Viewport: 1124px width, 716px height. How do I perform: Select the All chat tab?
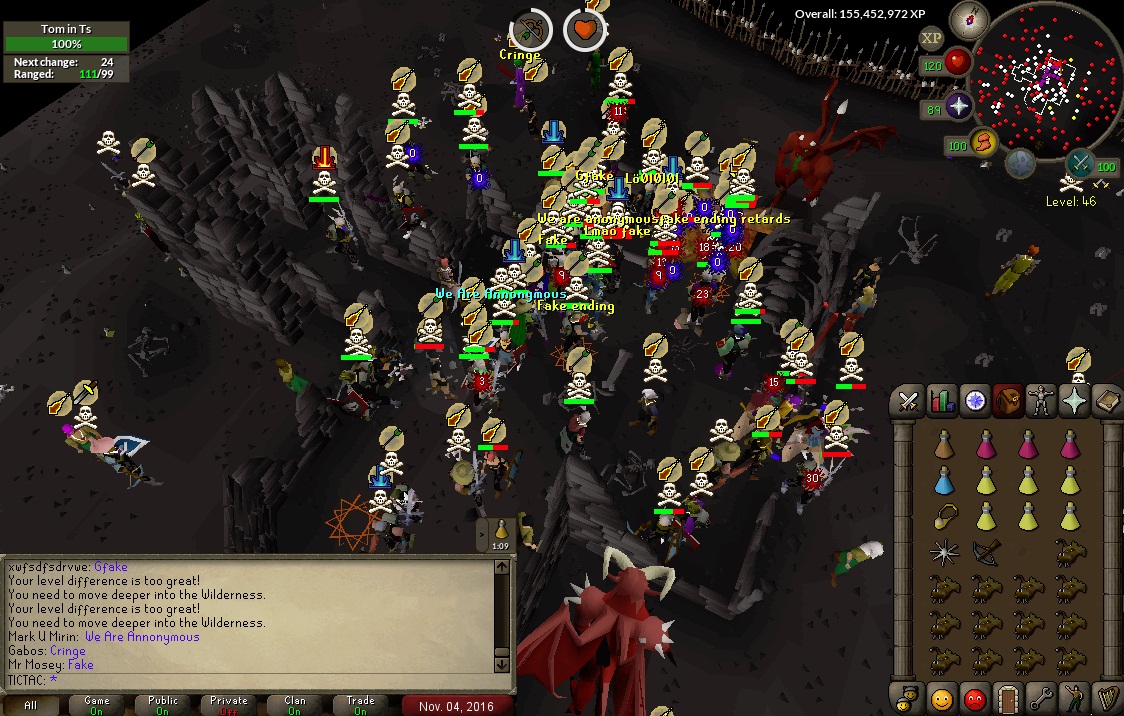[x=31, y=705]
